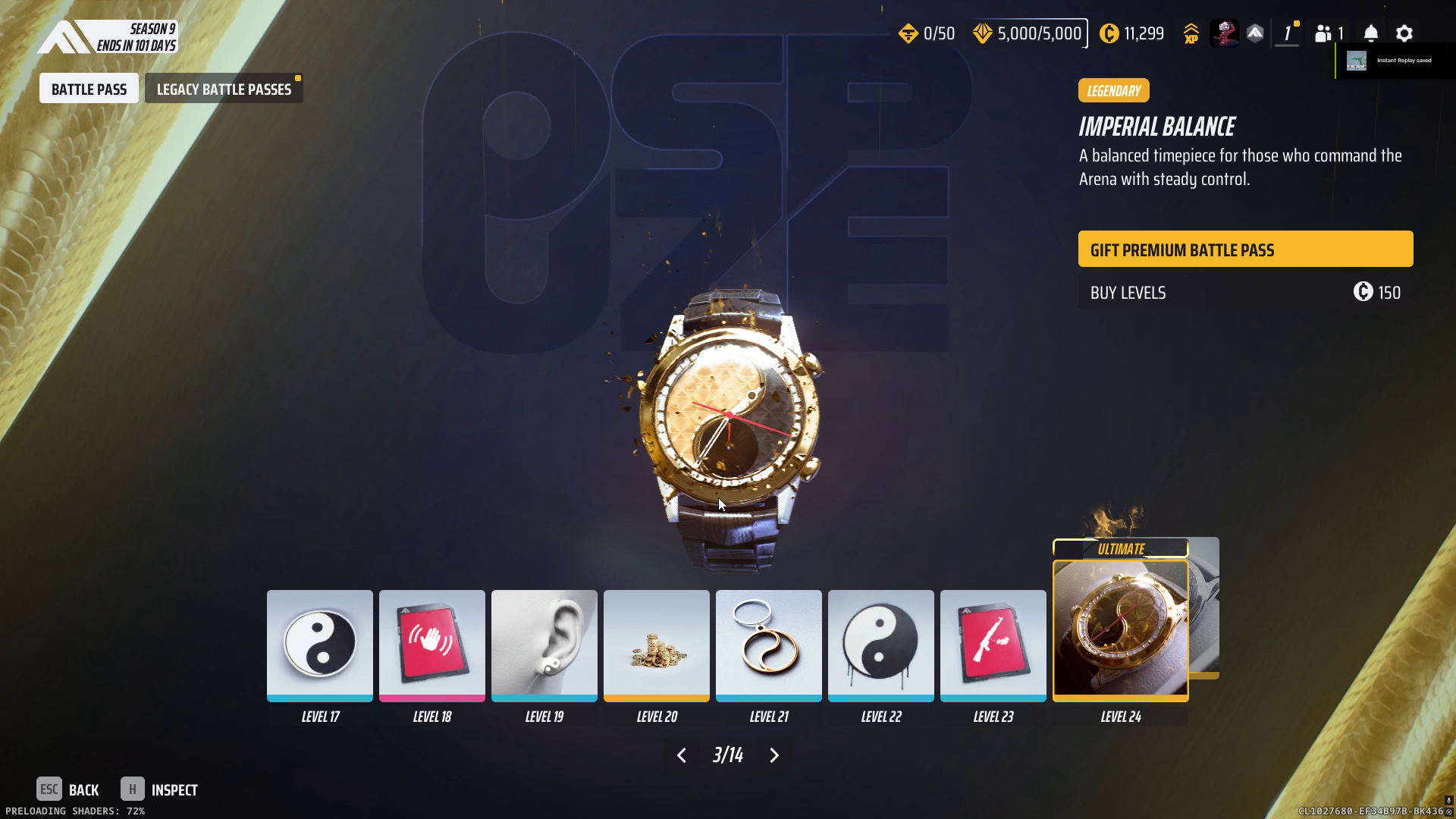The image size is (1456, 819).
Task: Open the friends party list
Action: pos(1329,33)
